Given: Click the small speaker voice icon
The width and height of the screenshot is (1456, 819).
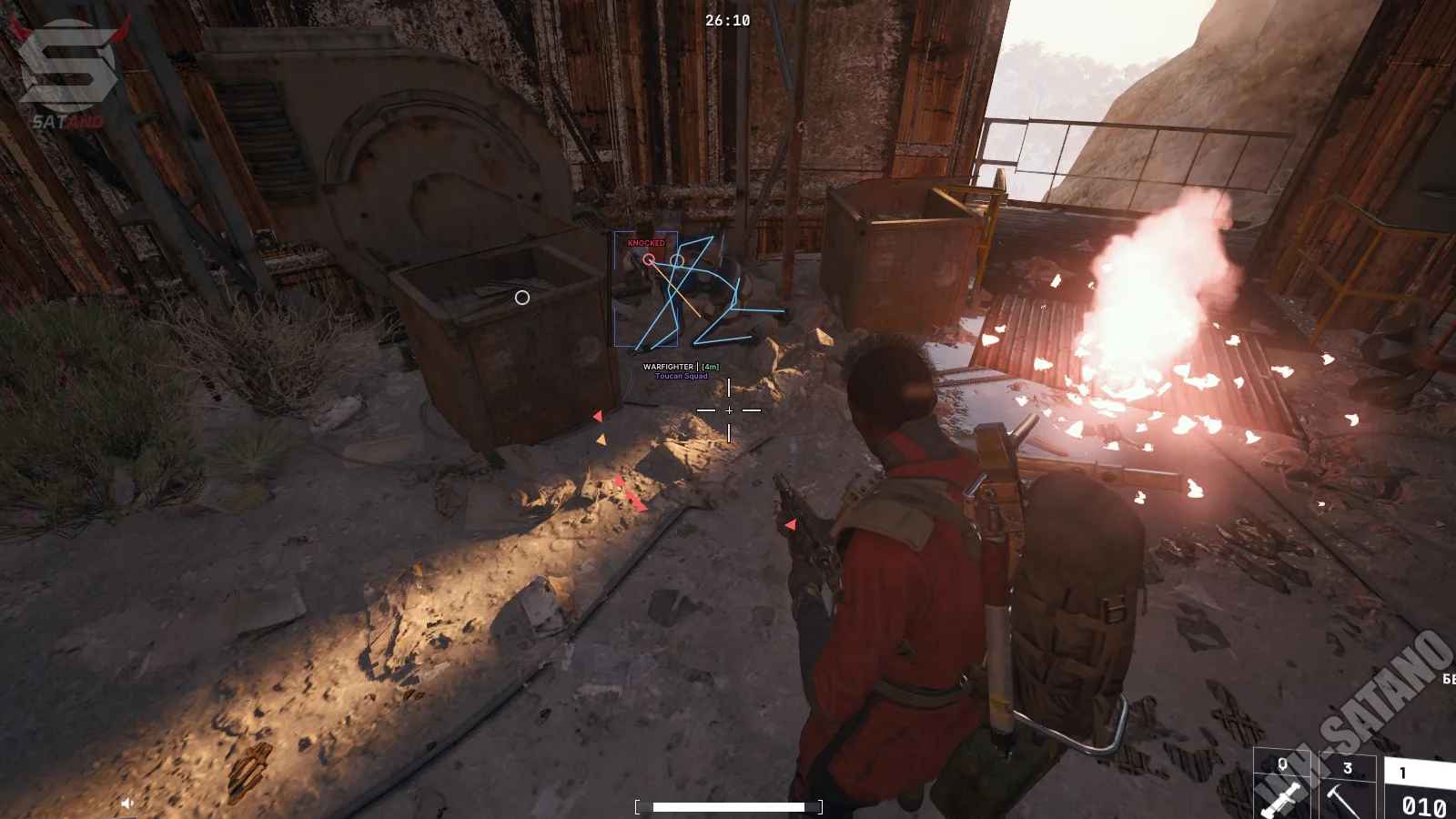Looking at the screenshot, I should click(x=127, y=803).
